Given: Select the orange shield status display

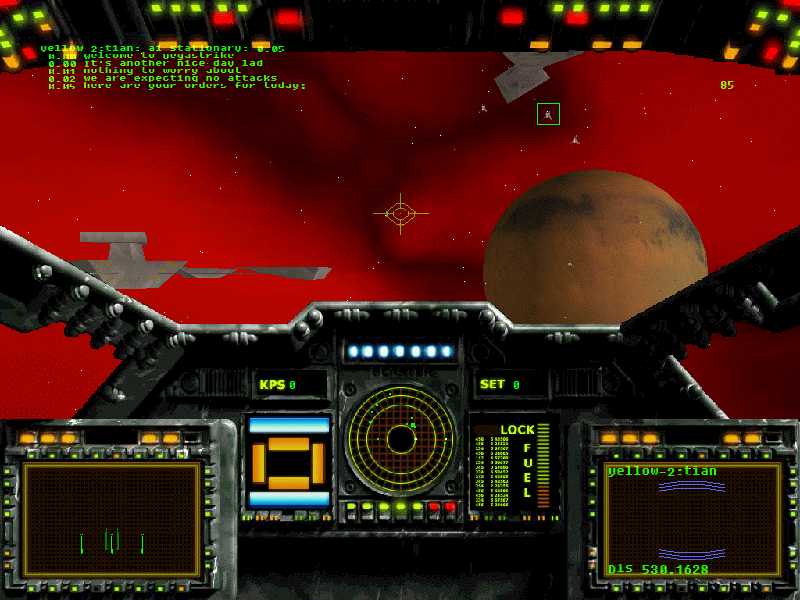Looking at the screenshot, I should click(289, 461).
